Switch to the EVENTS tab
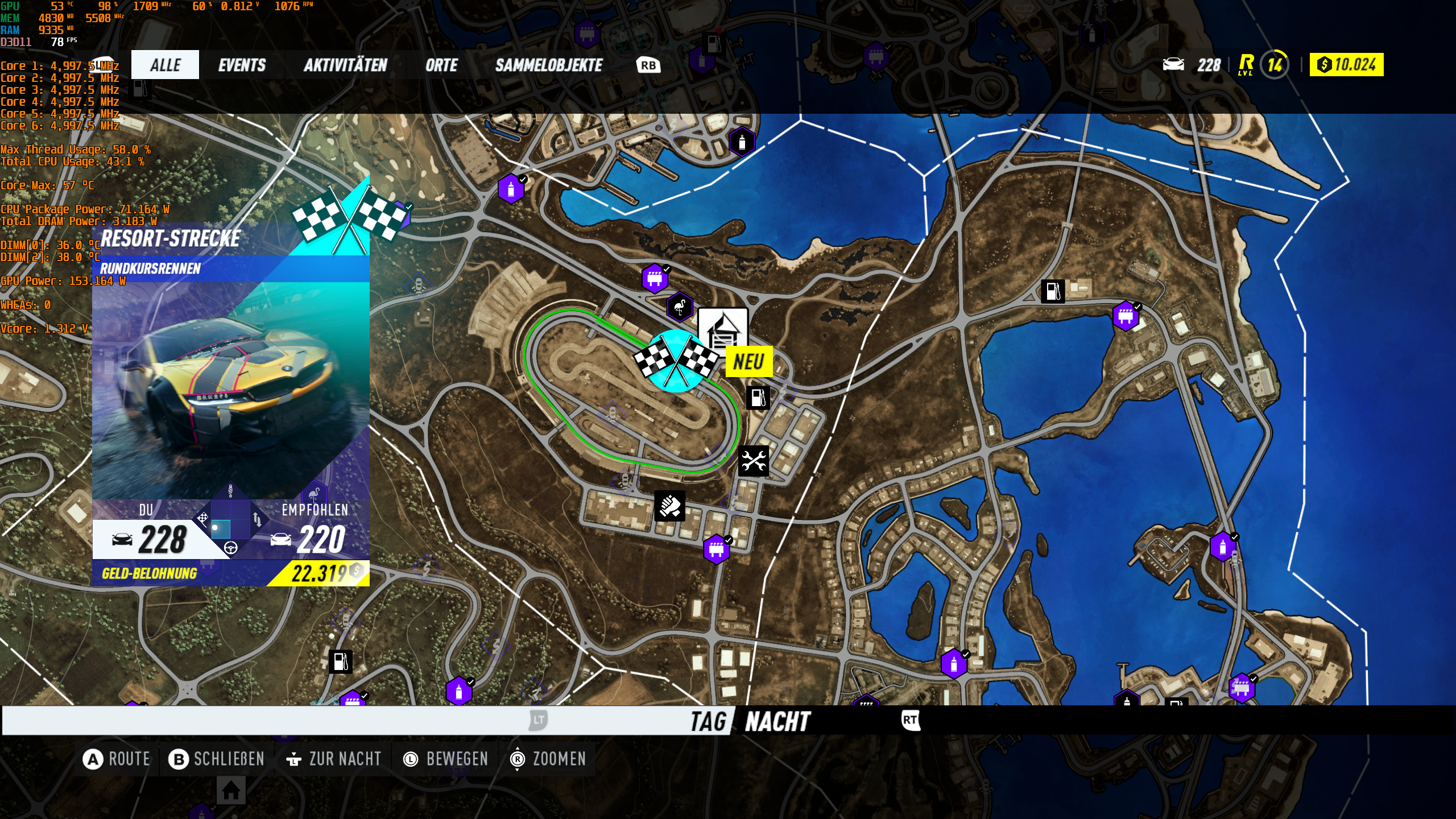The height and width of the screenshot is (819, 1456). click(242, 64)
